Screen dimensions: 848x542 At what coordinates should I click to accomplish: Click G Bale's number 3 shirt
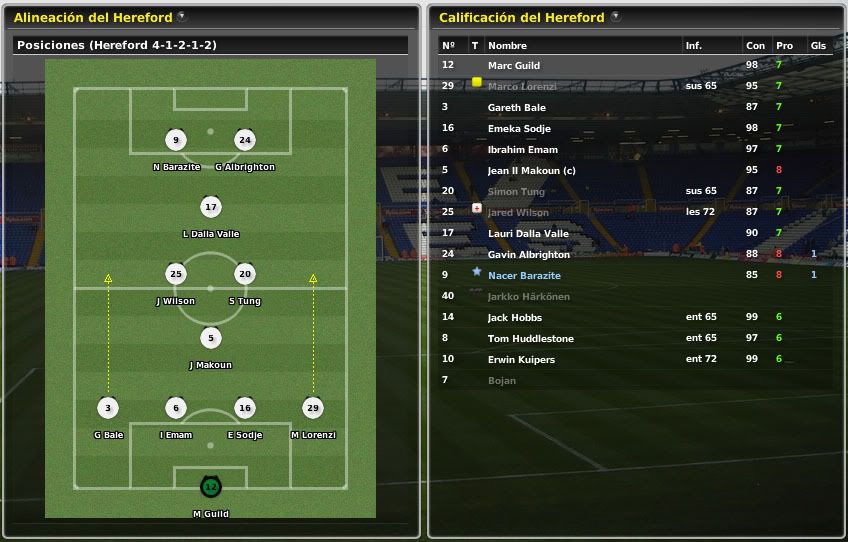tap(107, 408)
